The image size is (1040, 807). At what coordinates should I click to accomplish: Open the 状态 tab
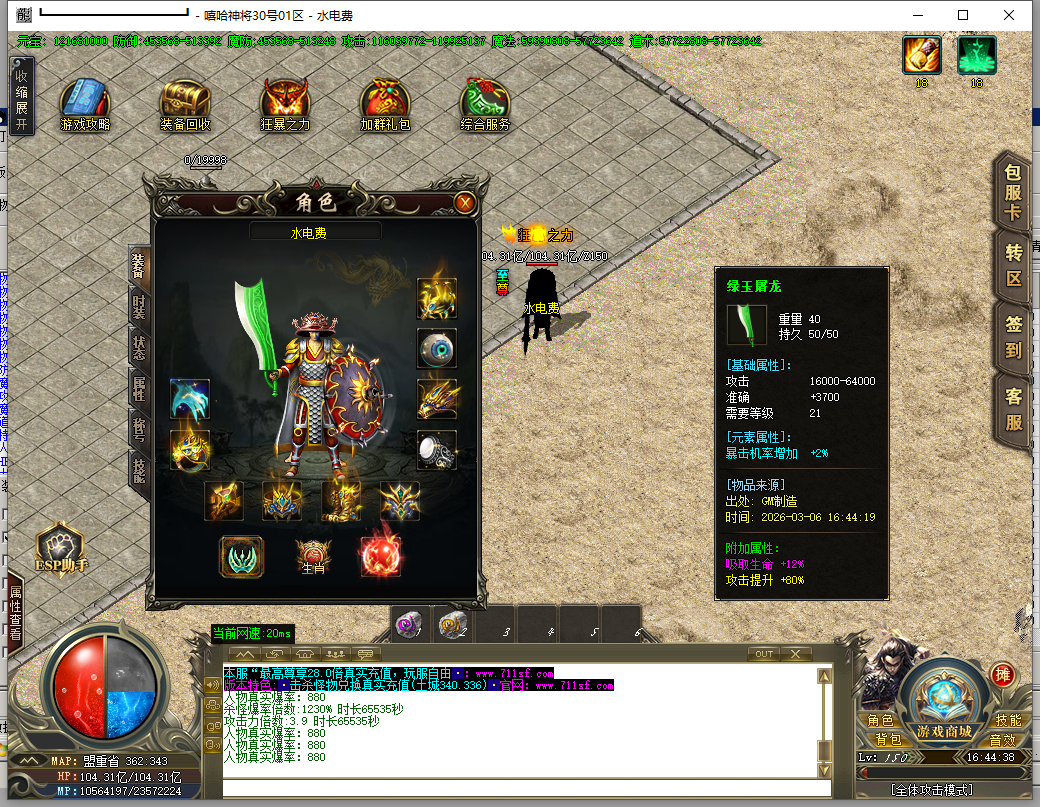point(139,345)
